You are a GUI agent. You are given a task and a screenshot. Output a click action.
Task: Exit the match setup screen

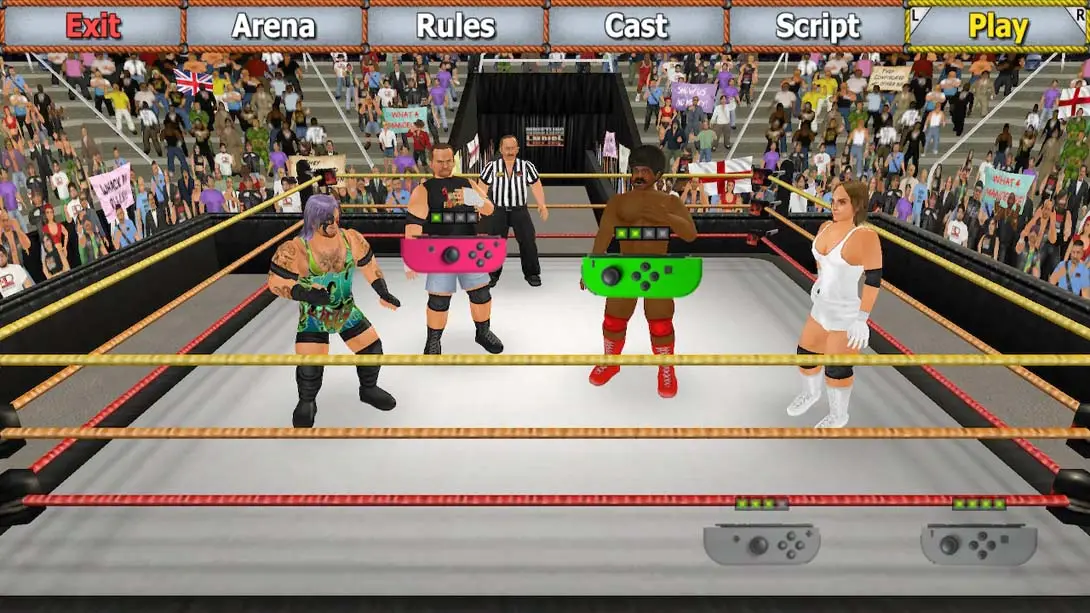(x=92, y=26)
